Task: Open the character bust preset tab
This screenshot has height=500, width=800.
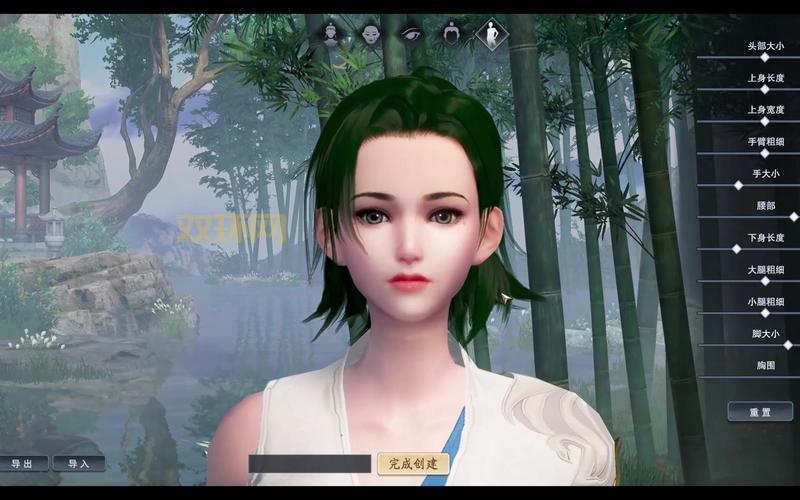Action: [332, 34]
